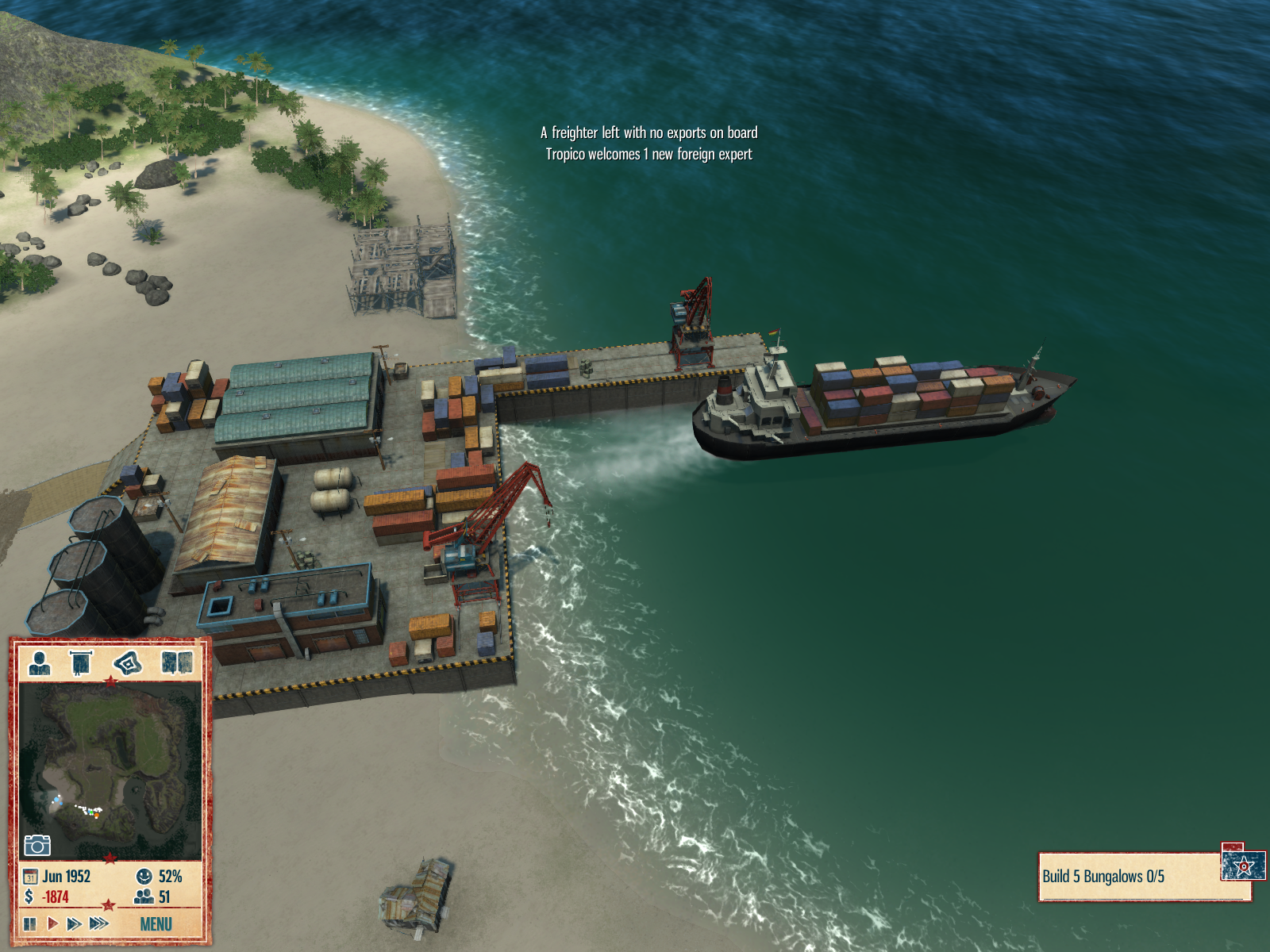
Task: Open the avatar profile icon
Action: click(39, 662)
